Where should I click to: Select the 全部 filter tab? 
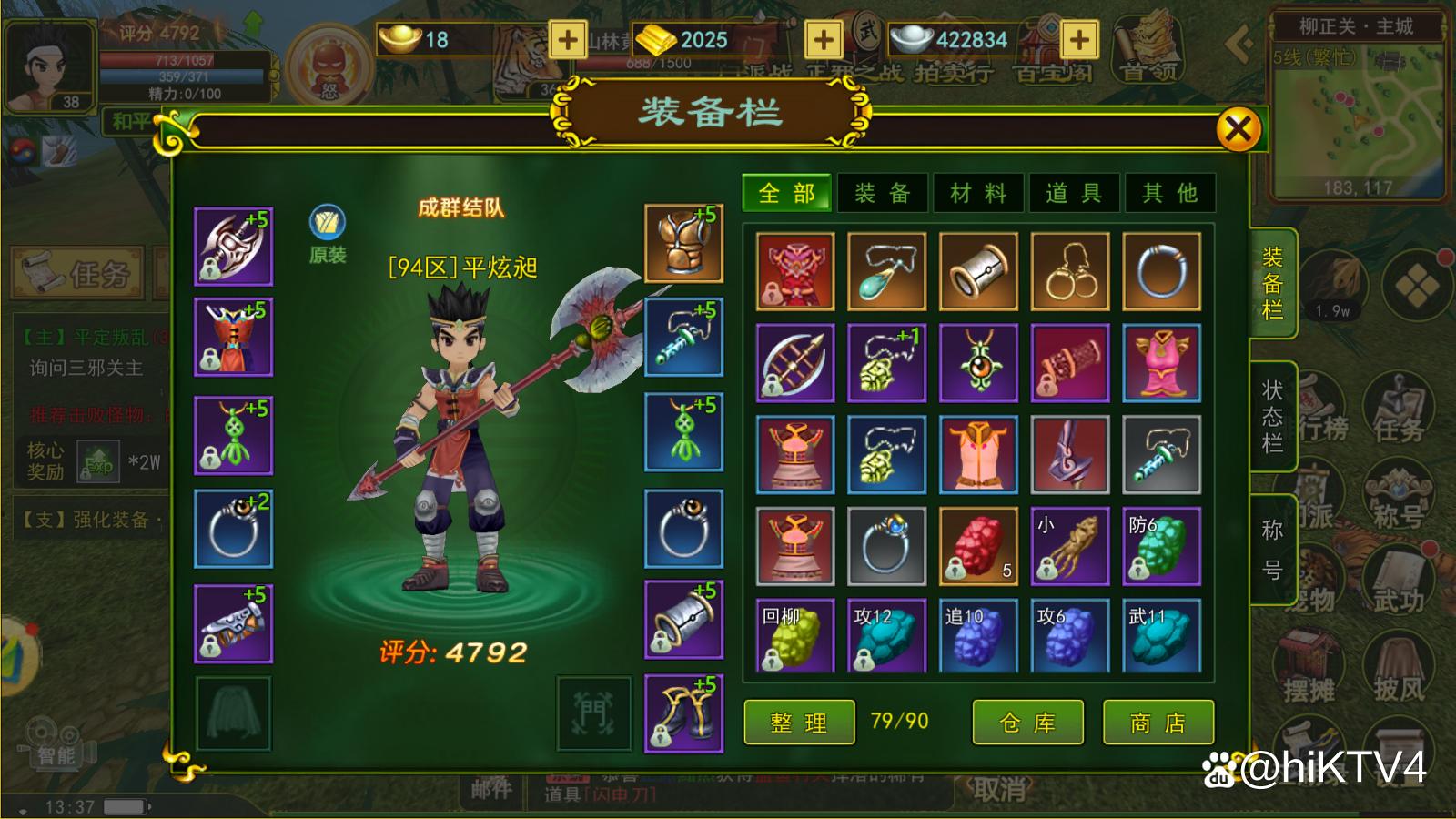[x=787, y=193]
